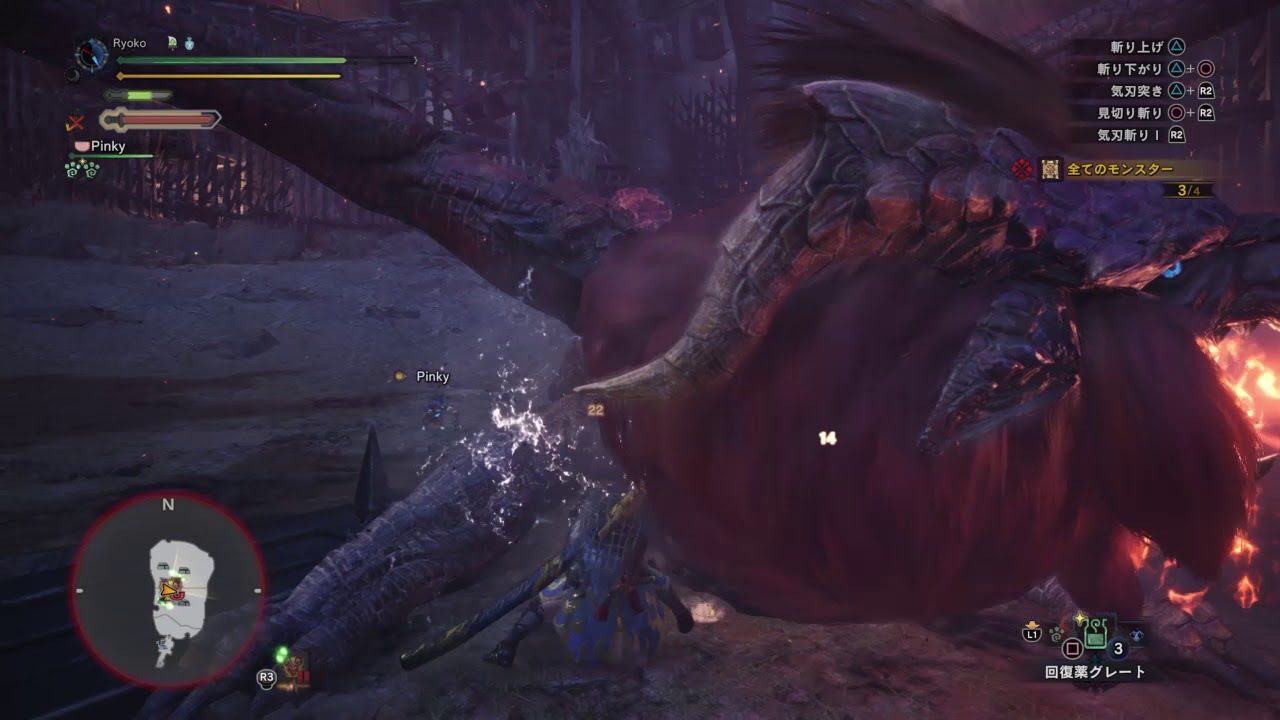This screenshot has height=720, width=1280.
Task: Click the red X crossed-out status icon
Action: click(76, 122)
